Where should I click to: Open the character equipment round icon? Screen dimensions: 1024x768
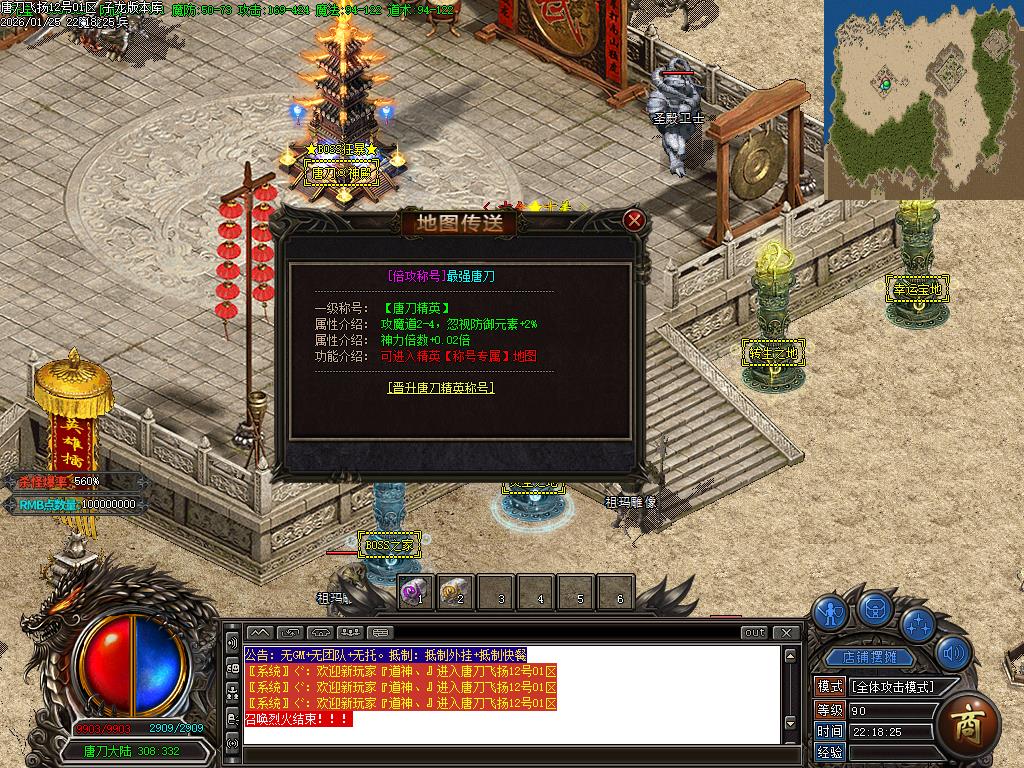pos(830,611)
